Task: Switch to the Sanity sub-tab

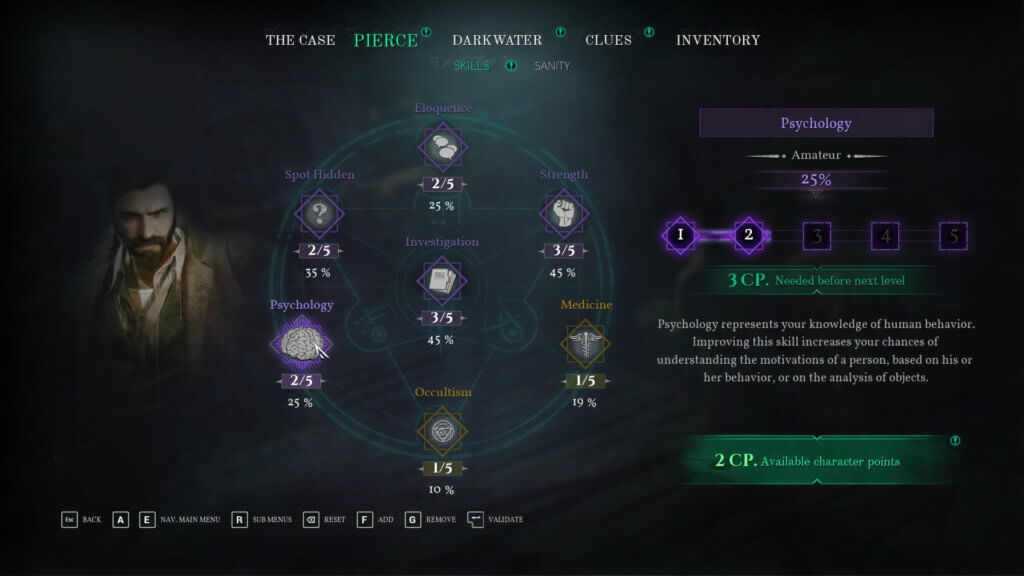Action: (x=552, y=66)
